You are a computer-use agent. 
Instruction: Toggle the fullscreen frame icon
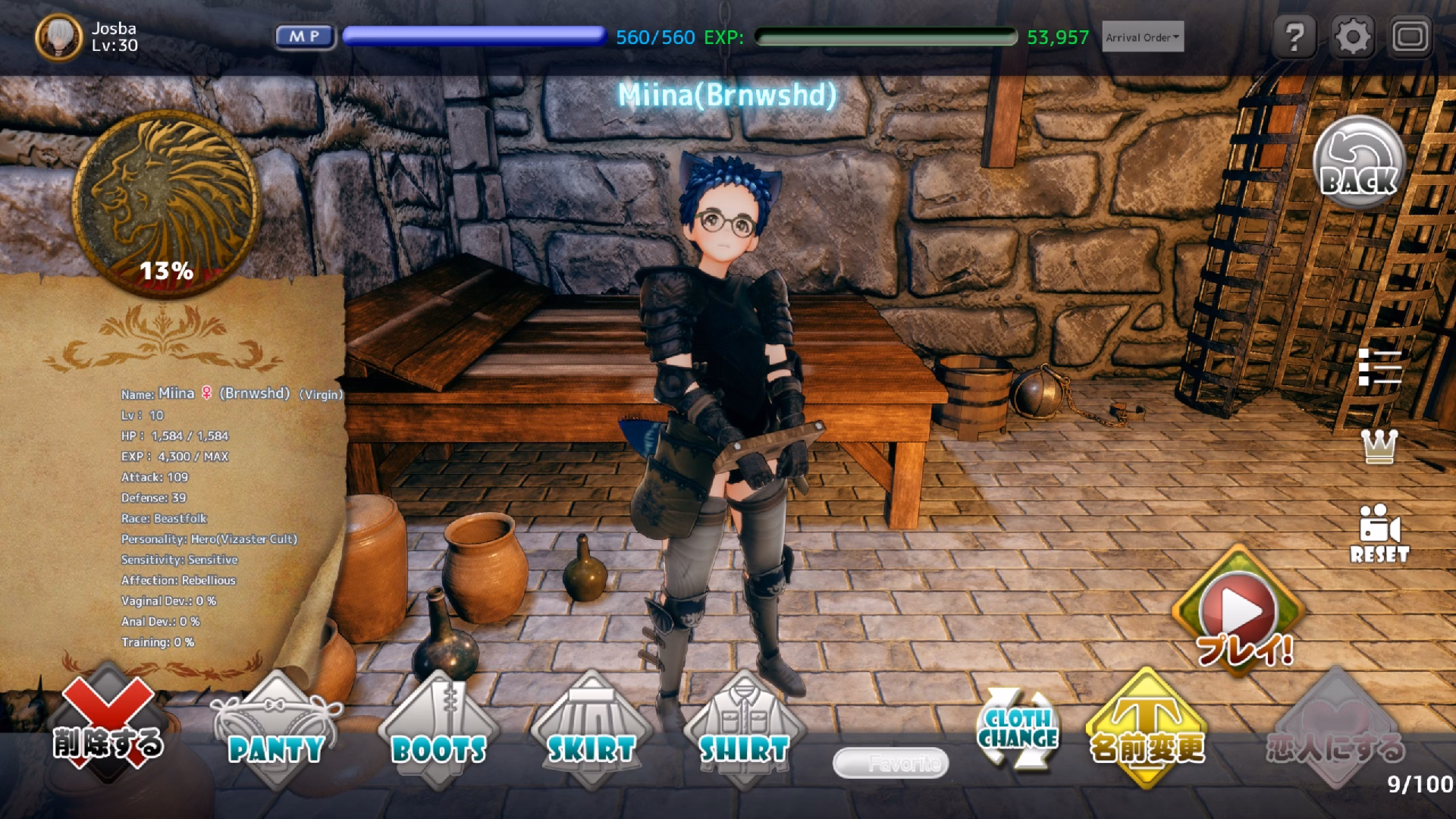[x=1410, y=36]
